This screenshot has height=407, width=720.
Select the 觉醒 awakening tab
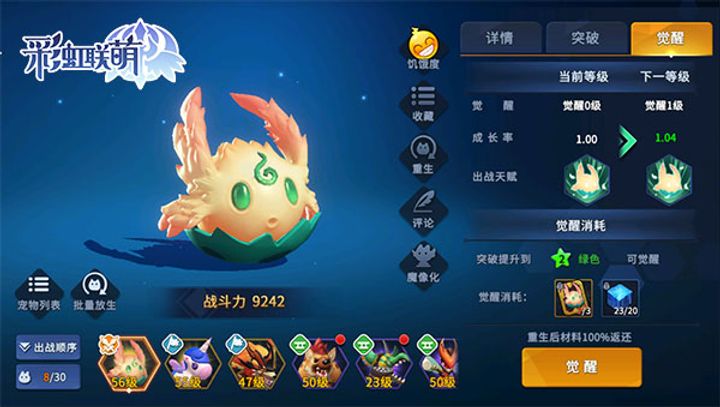(671, 38)
